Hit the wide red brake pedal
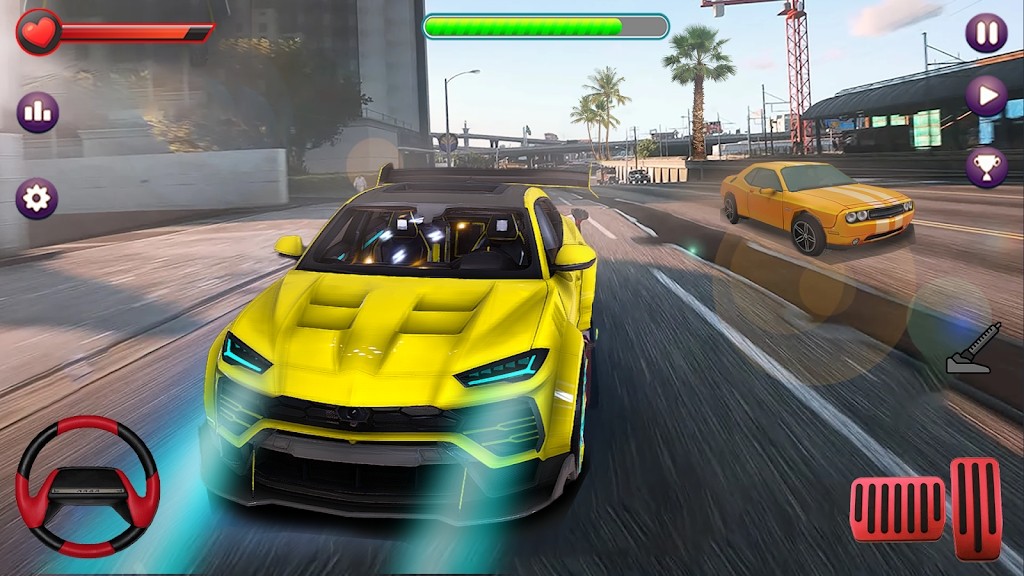 [897, 509]
